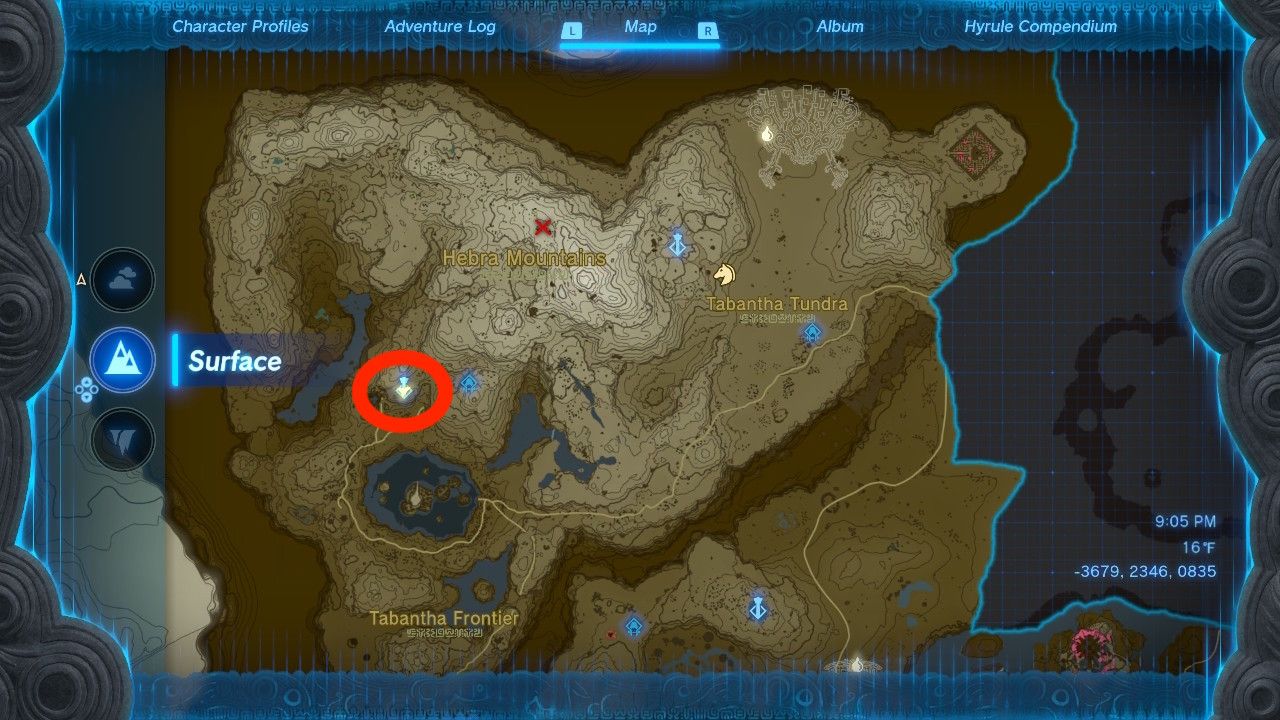Viewport: 1280px width, 720px height.
Task: Click the R shoulder button indicator beside Map
Action: tap(707, 28)
